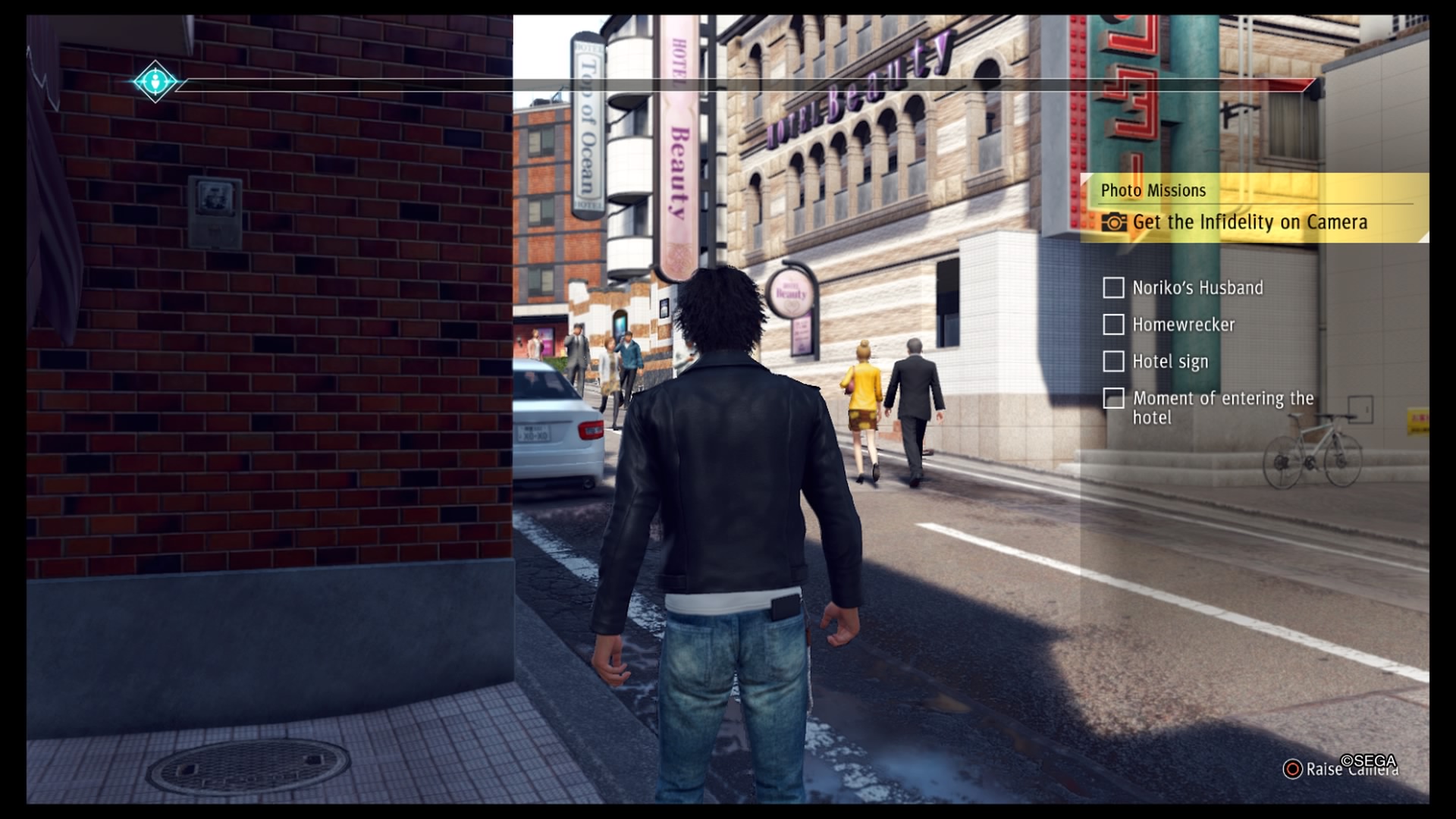Open the Get the Infidelity on Camera mission
This screenshot has width=1456, height=819.
click(x=1249, y=223)
